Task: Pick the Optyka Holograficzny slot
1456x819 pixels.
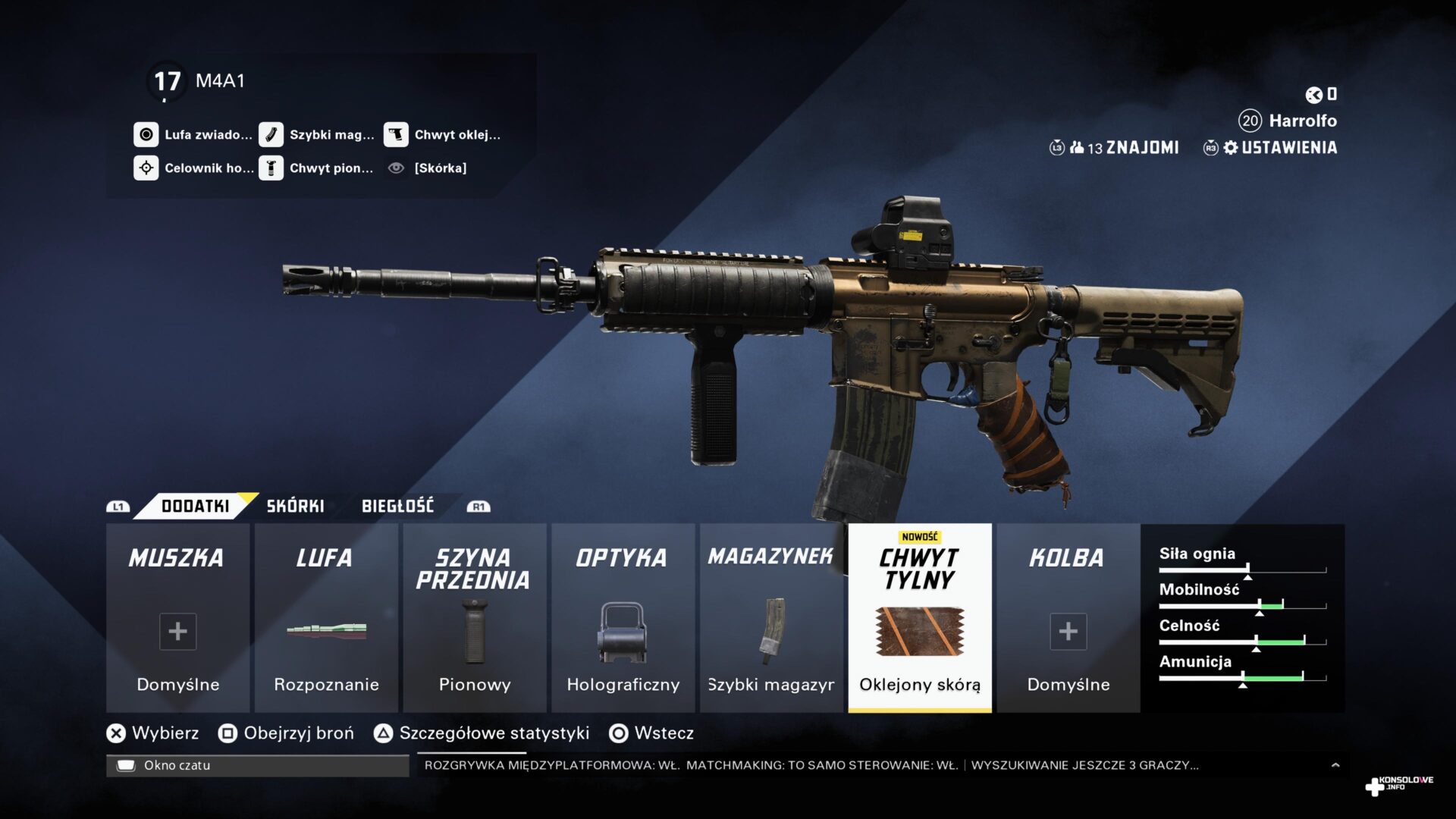Action: point(623,618)
